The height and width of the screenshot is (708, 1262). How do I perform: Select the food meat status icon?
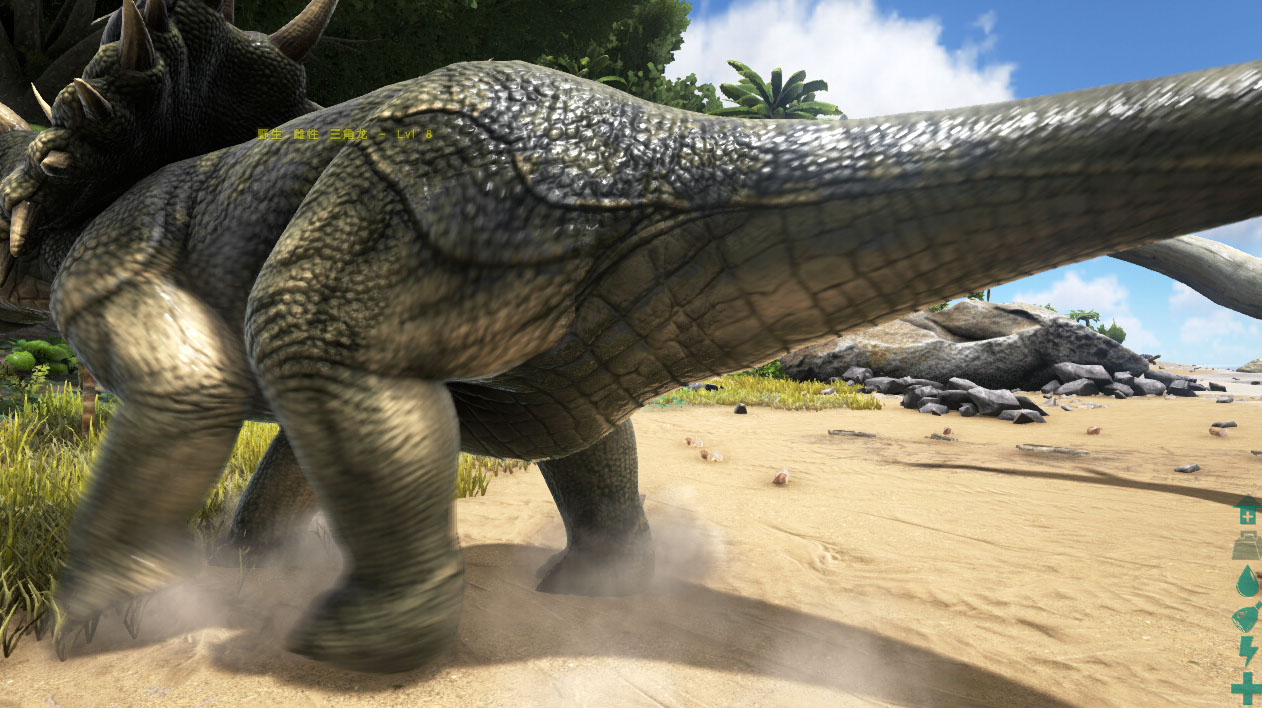[1246, 616]
